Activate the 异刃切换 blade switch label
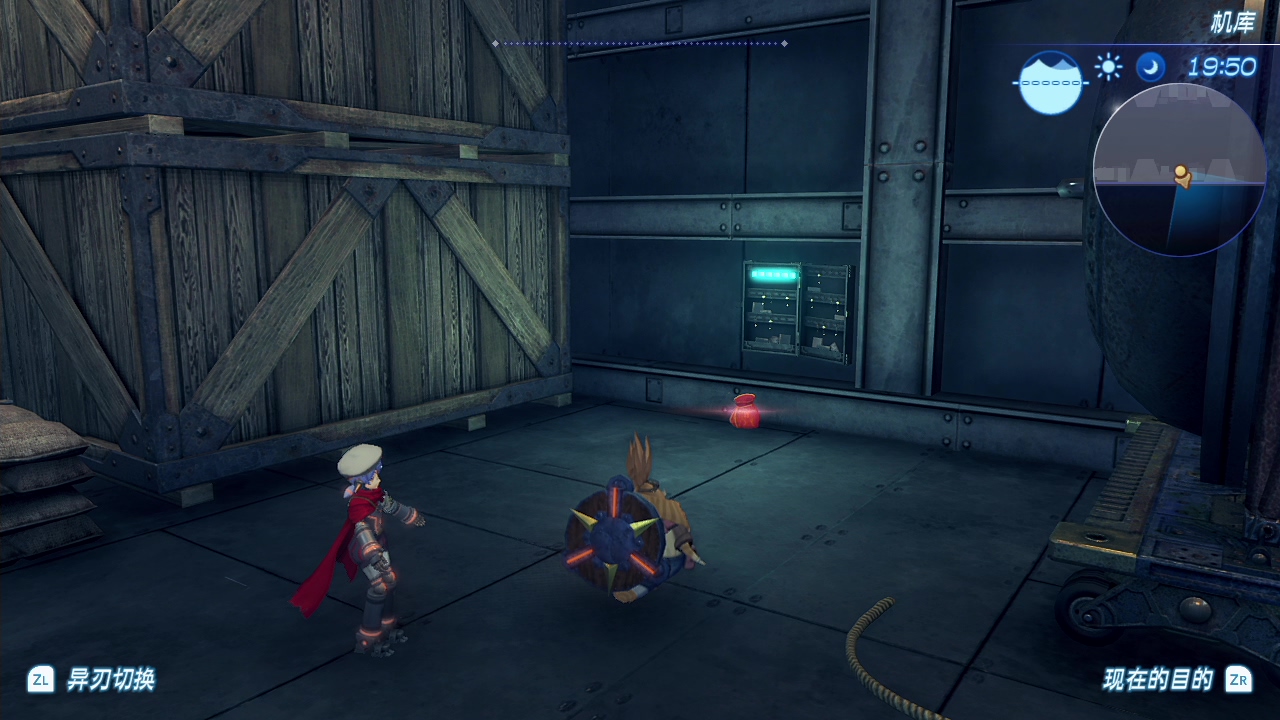The image size is (1280, 720). (x=110, y=680)
